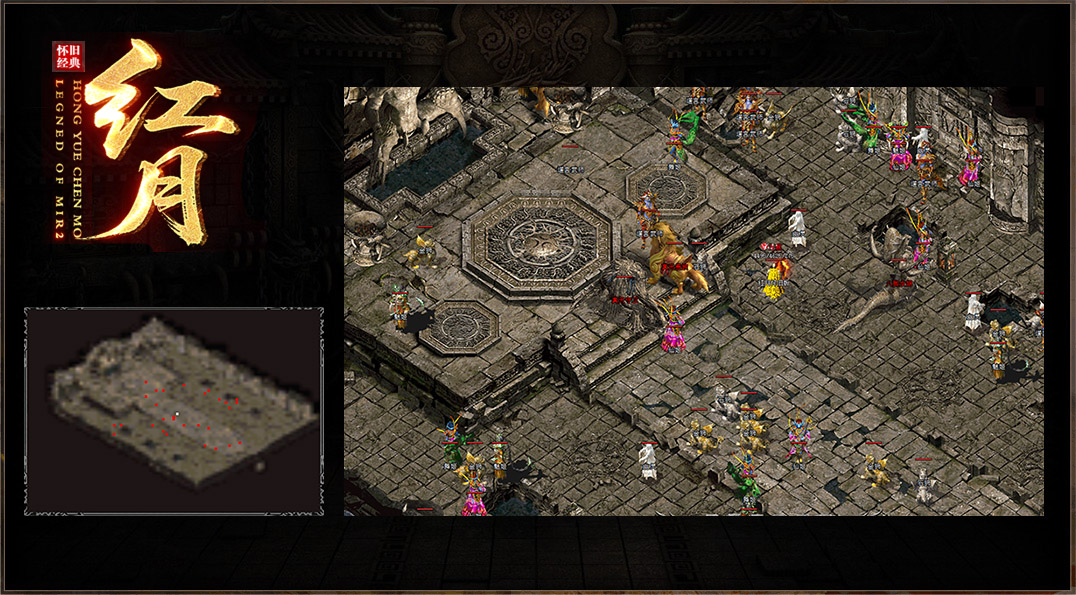Click the 红月 game logo
The width and height of the screenshot is (1076, 595).
coord(148,141)
